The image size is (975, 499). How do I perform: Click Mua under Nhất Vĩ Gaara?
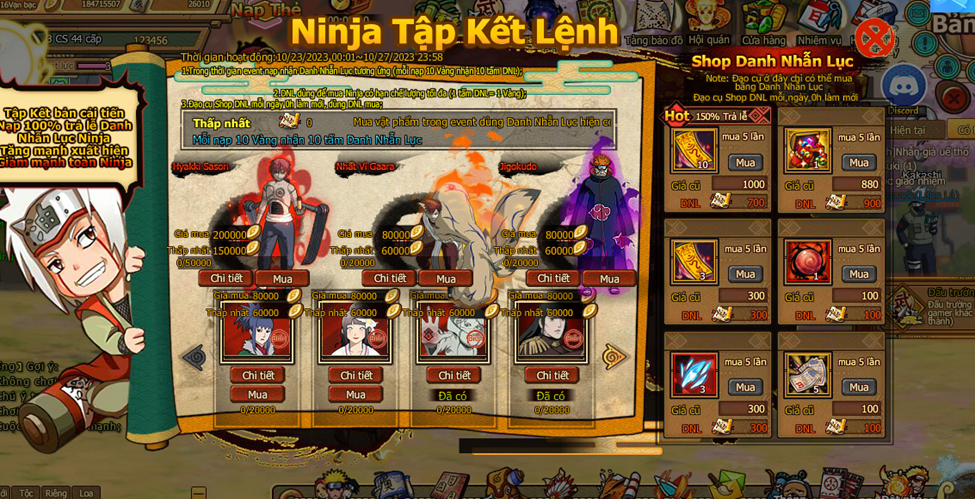click(445, 279)
